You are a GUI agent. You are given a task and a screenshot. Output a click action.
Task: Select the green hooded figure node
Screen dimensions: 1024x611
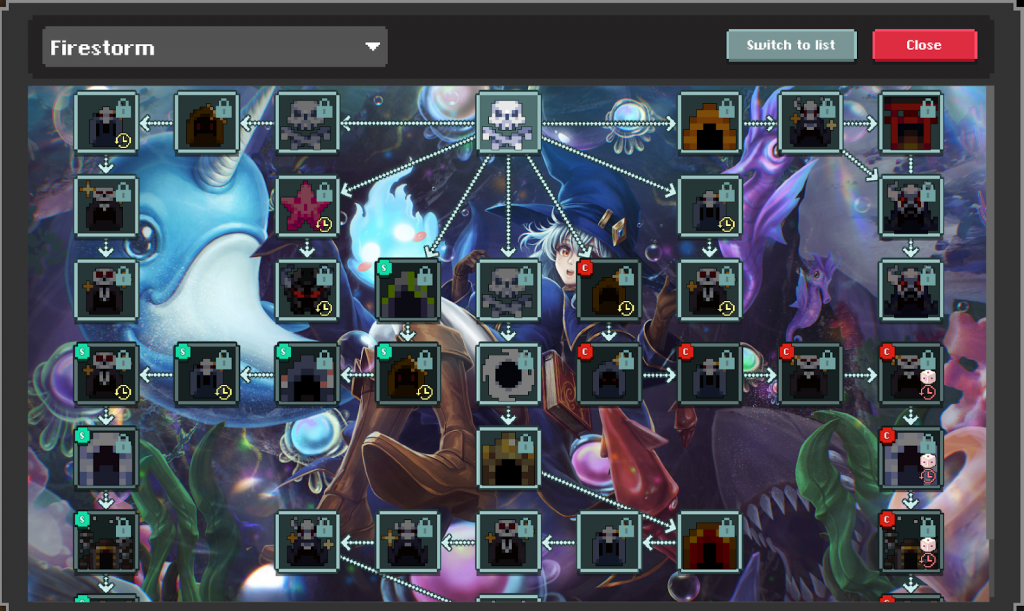pos(408,291)
